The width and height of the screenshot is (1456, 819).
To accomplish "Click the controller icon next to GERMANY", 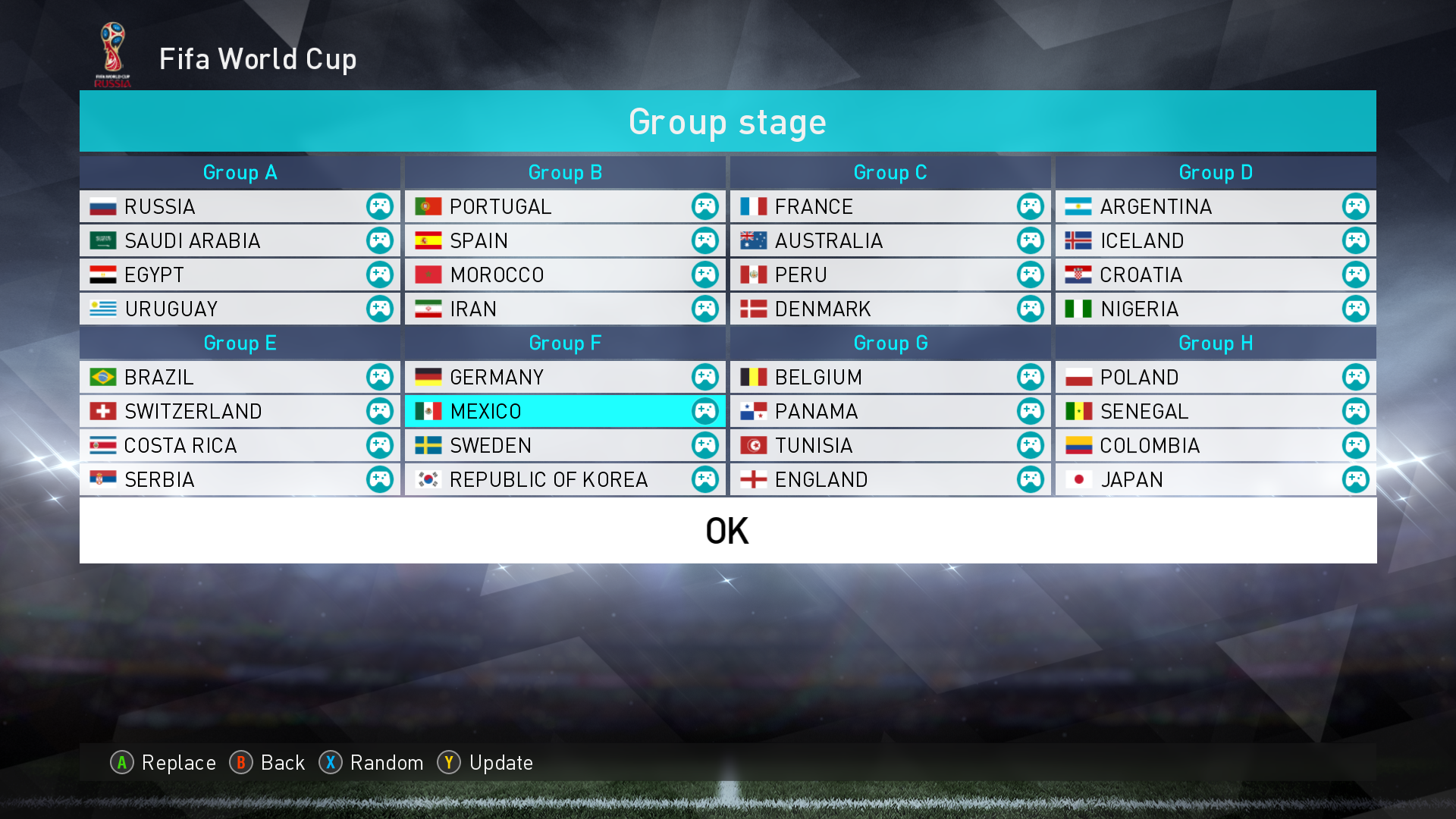I will [704, 377].
